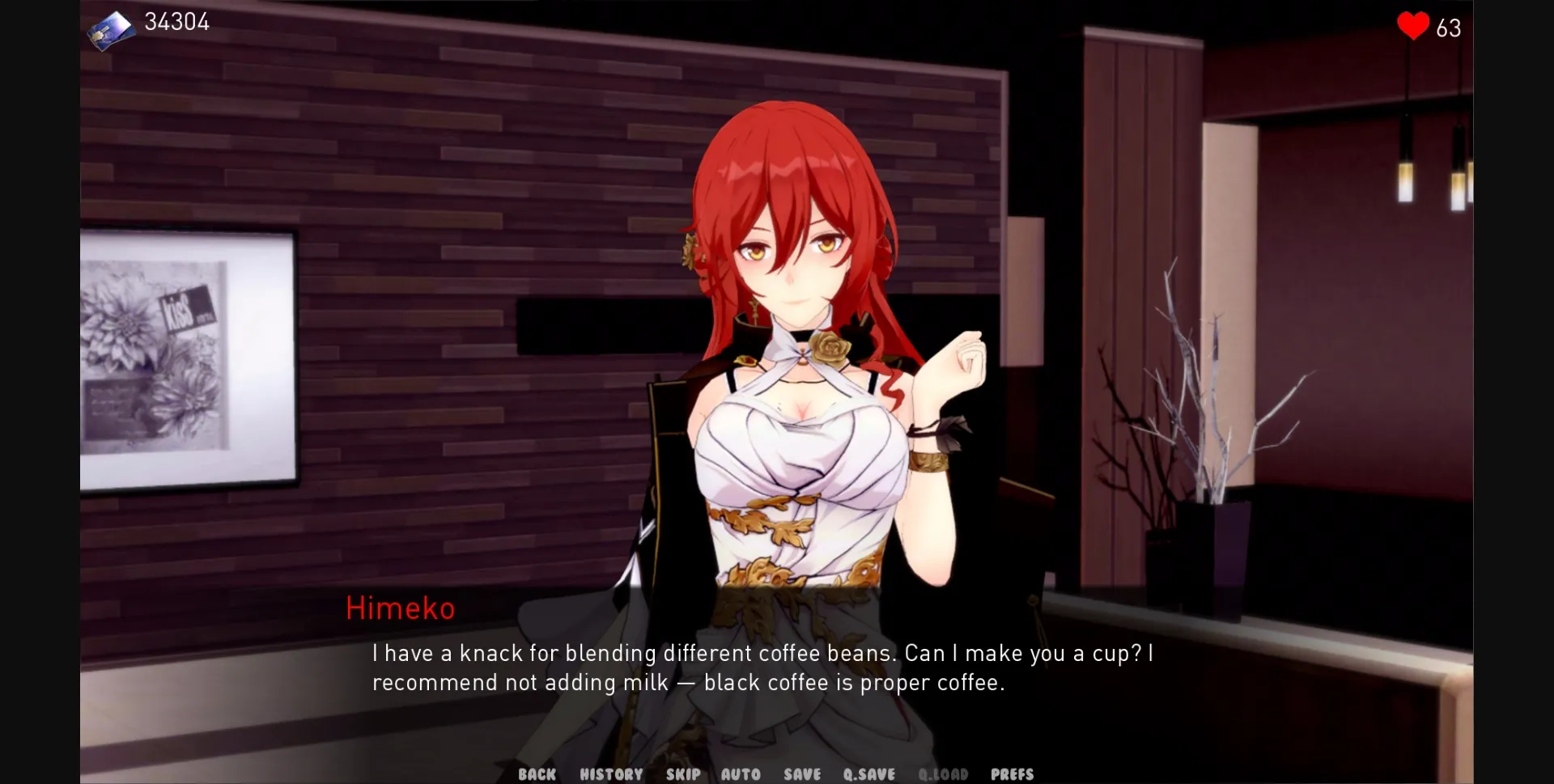Screen dimensions: 1554x784
Task: Click Himeko's red name label
Action: (401, 608)
